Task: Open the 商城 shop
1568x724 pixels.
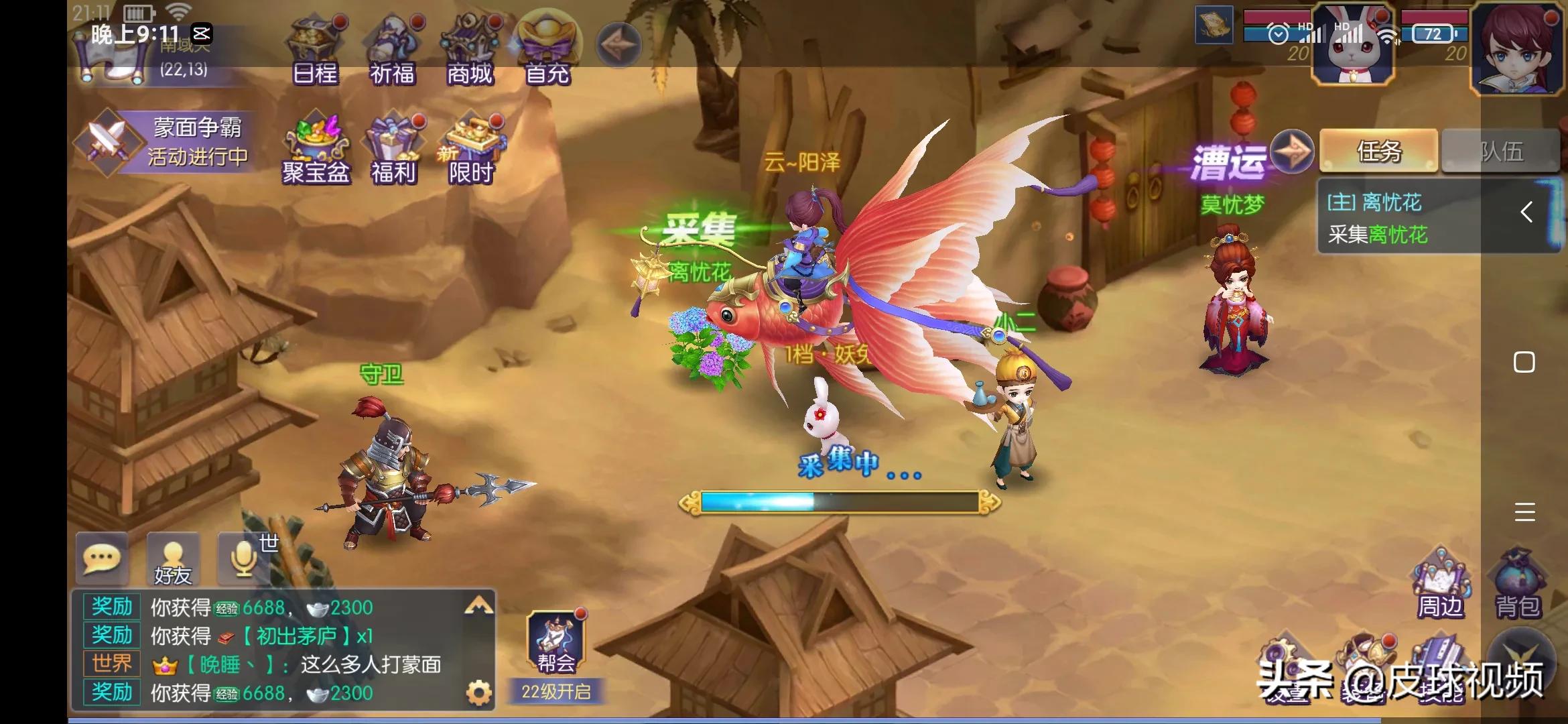Action: tap(470, 51)
